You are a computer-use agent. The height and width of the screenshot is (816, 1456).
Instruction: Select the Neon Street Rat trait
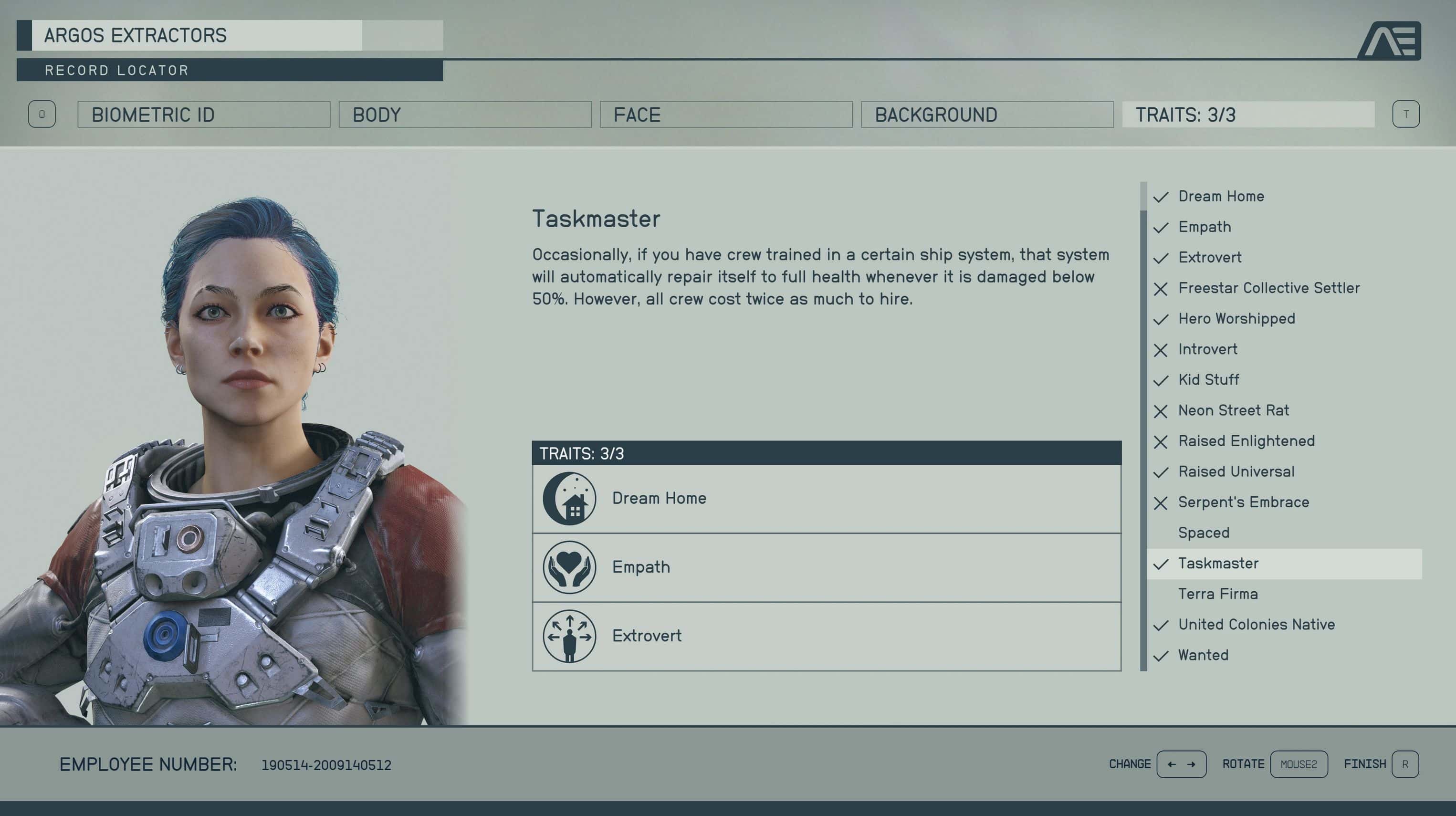tap(1233, 410)
